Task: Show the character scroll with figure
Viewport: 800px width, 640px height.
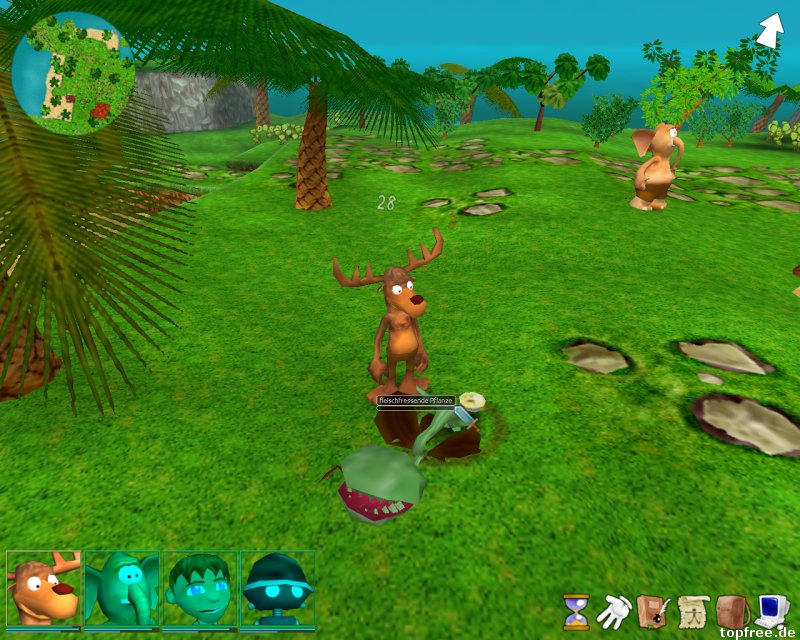Action: click(692, 610)
